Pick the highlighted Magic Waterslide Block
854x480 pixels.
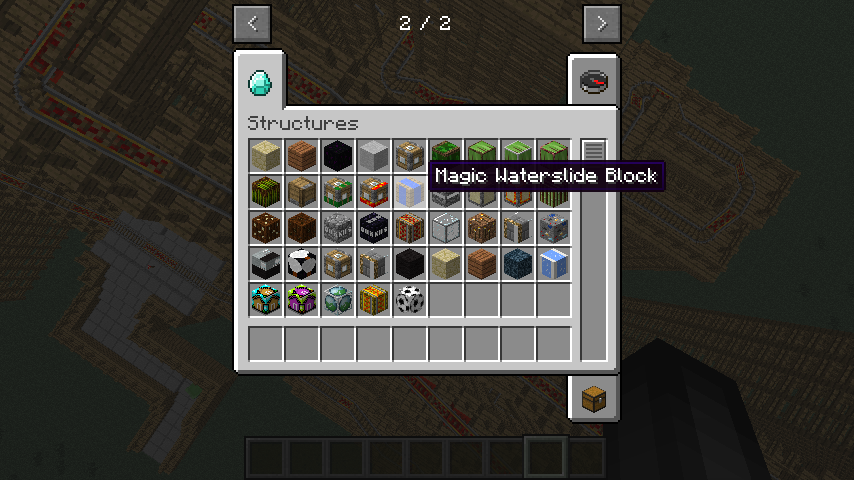411,192
